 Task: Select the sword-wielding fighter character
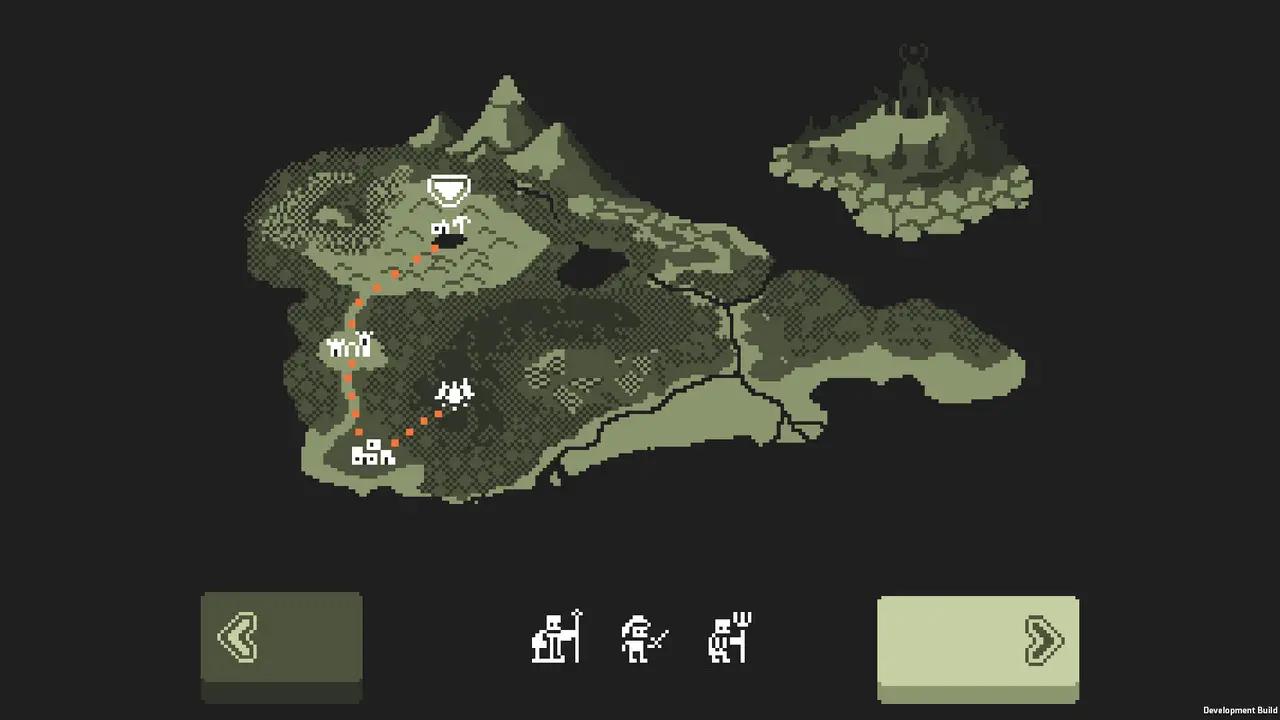tap(642, 638)
